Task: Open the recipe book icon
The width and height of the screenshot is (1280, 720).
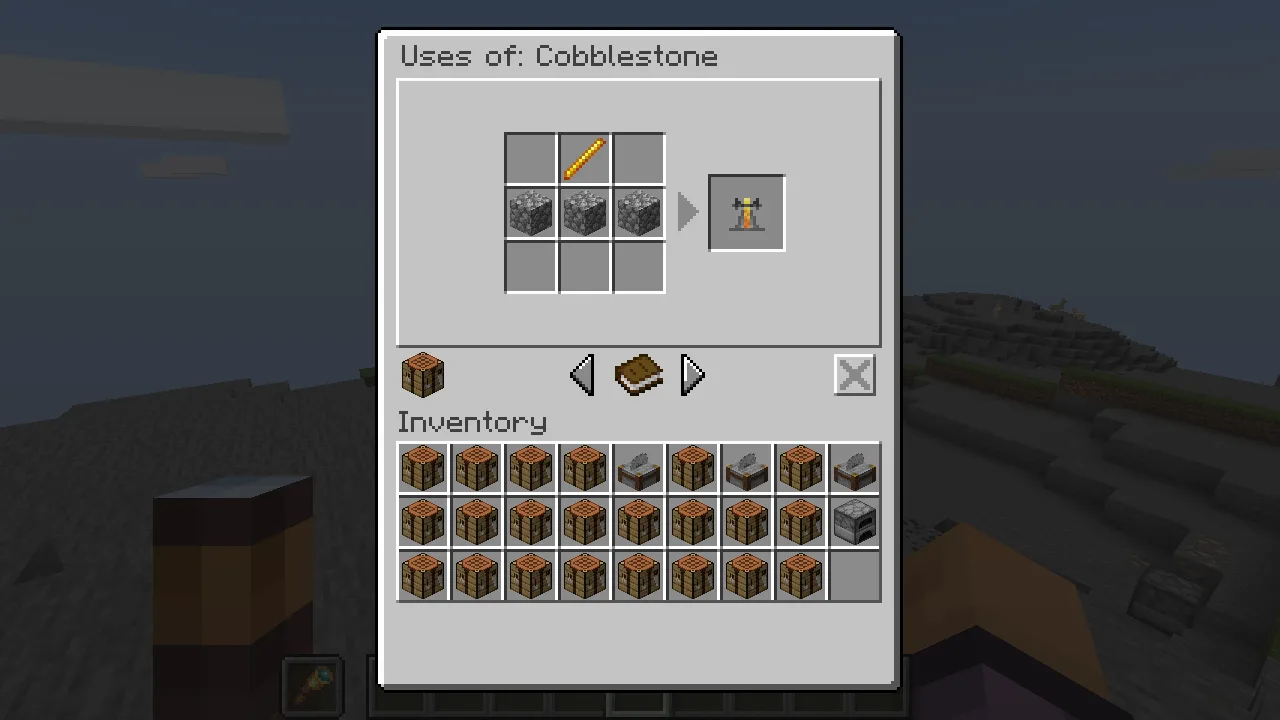Action: tap(638, 375)
